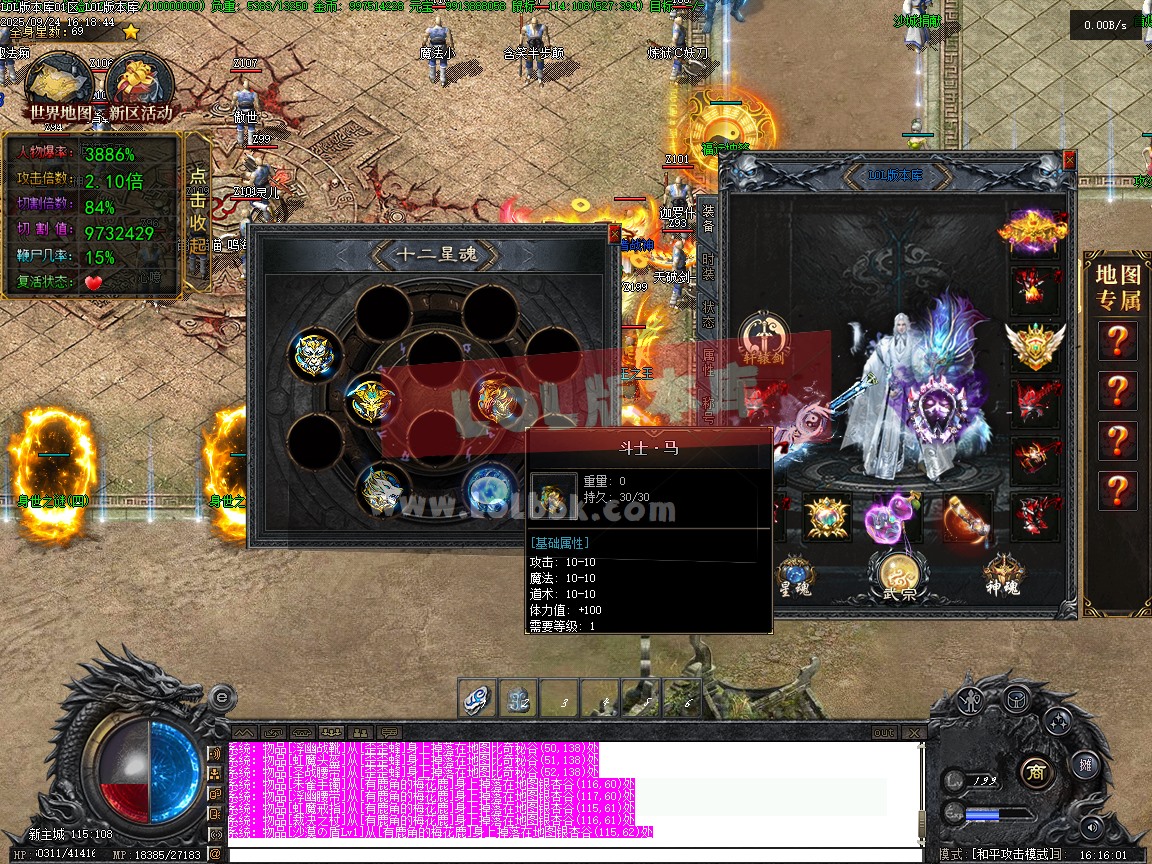Image resolution: width=1152 pixels, height=864 pixels.
Task: Click the chat text input field
Action: 570,855
